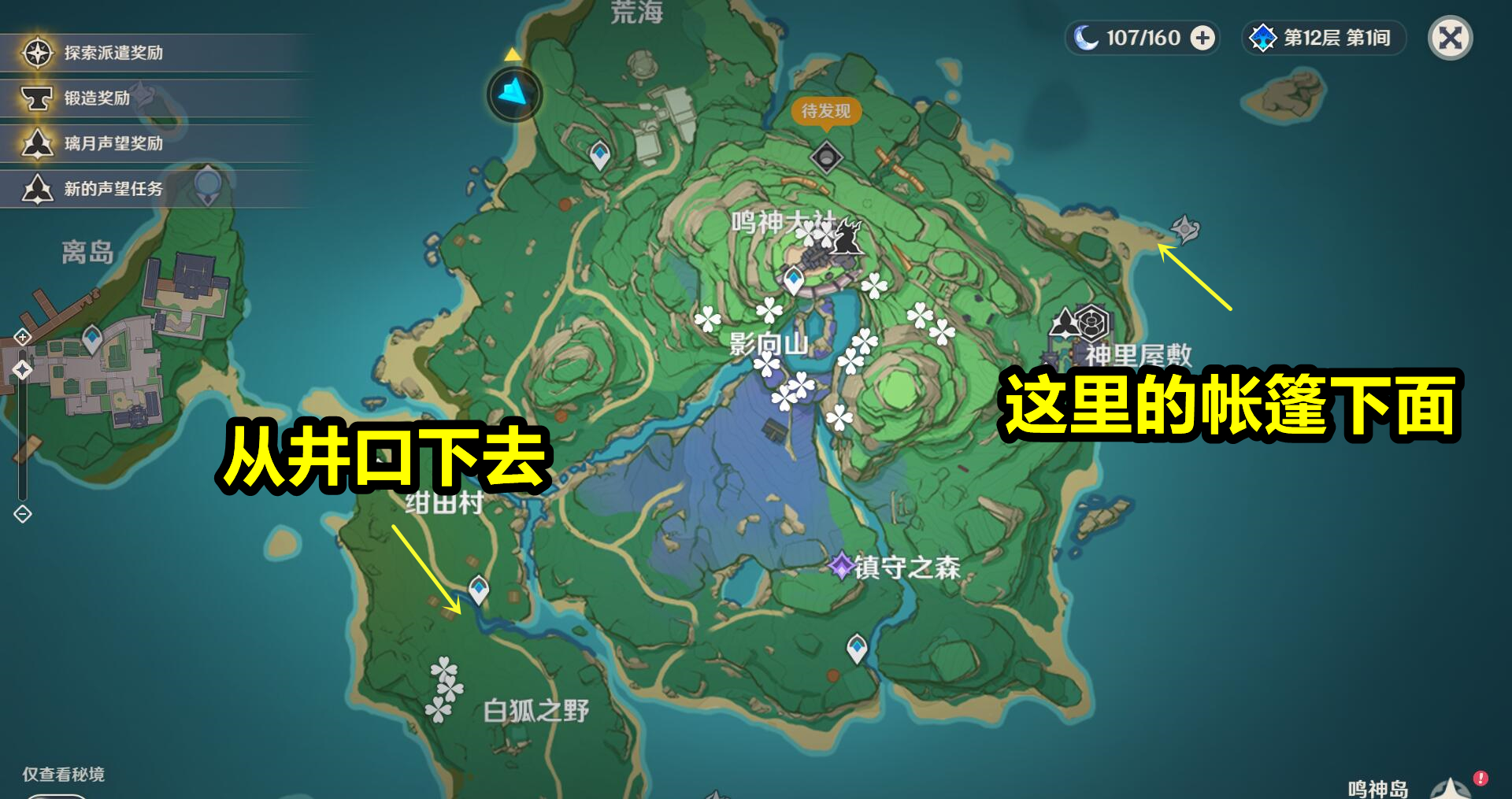This screenshot has height=799, width=1512.
Task: Close the map view
Action: point(1450,37)
